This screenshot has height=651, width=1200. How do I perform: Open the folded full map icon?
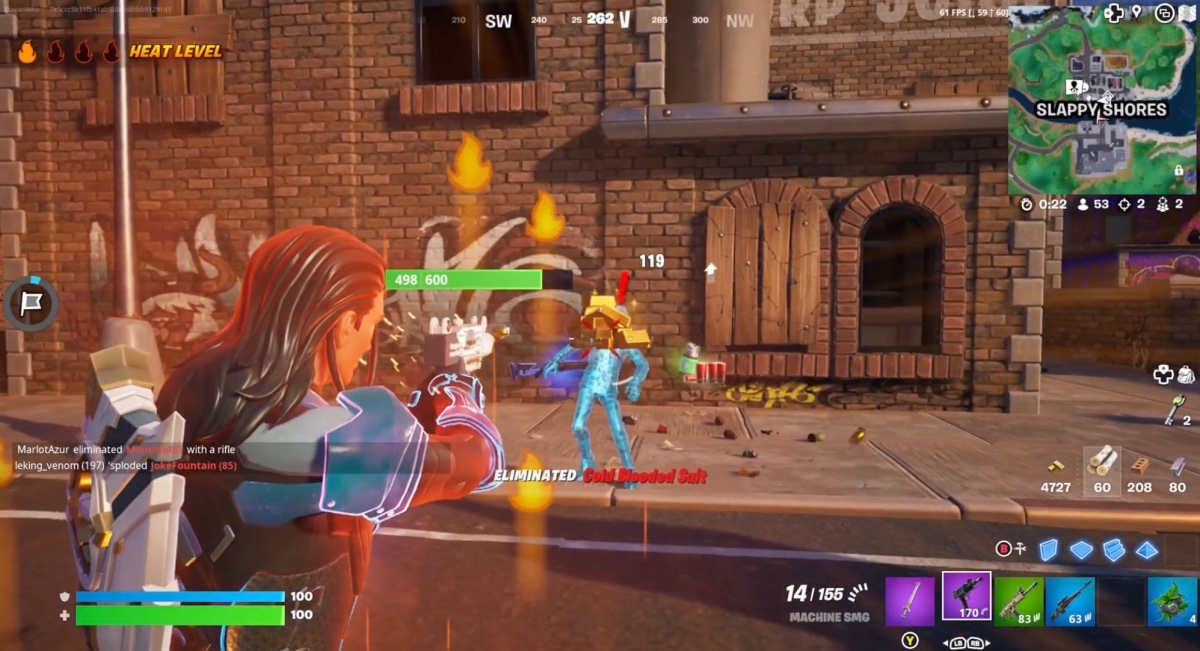[1190, 14]
